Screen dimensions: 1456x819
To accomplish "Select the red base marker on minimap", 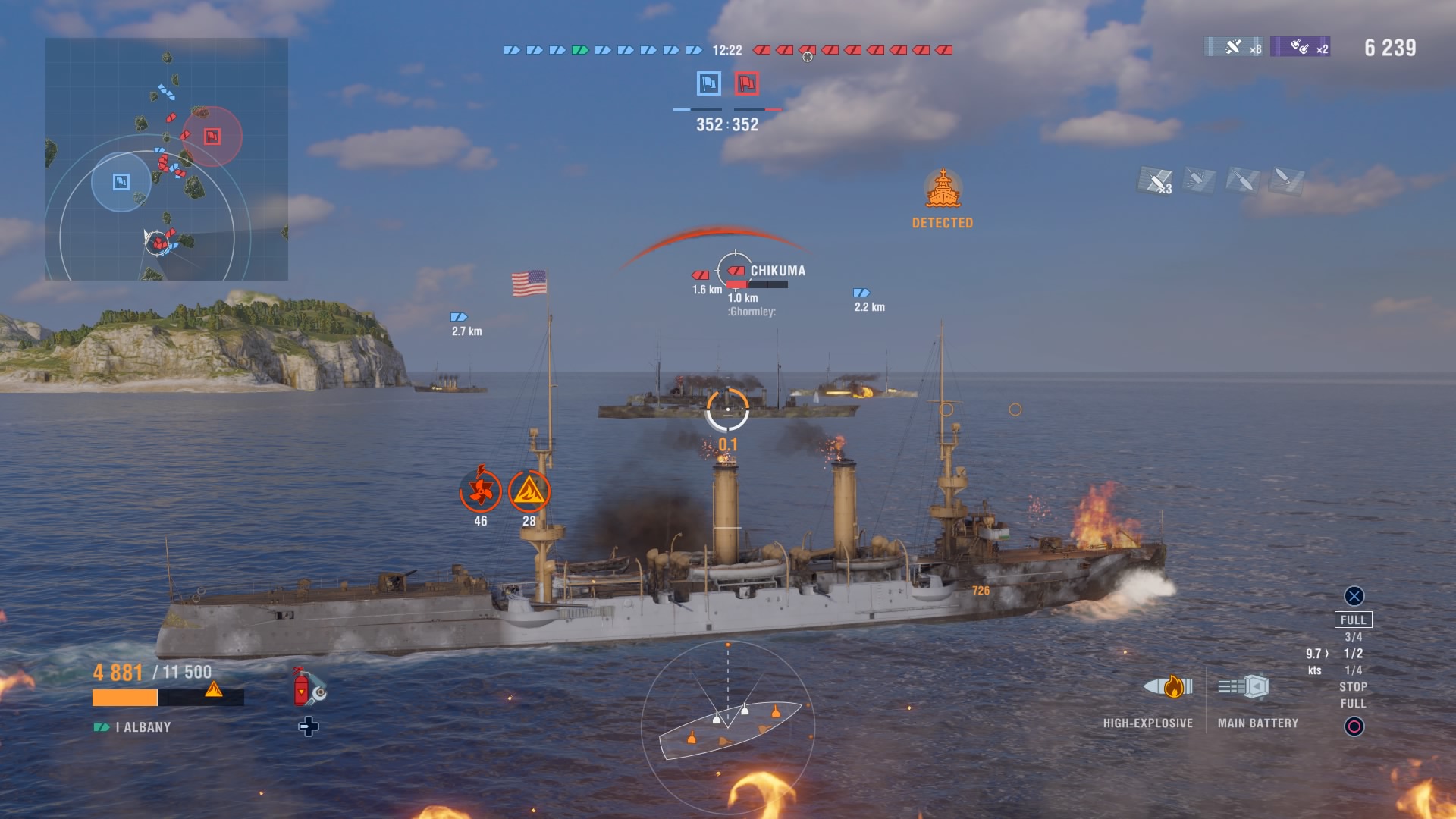I will click(x=212, y=136).
